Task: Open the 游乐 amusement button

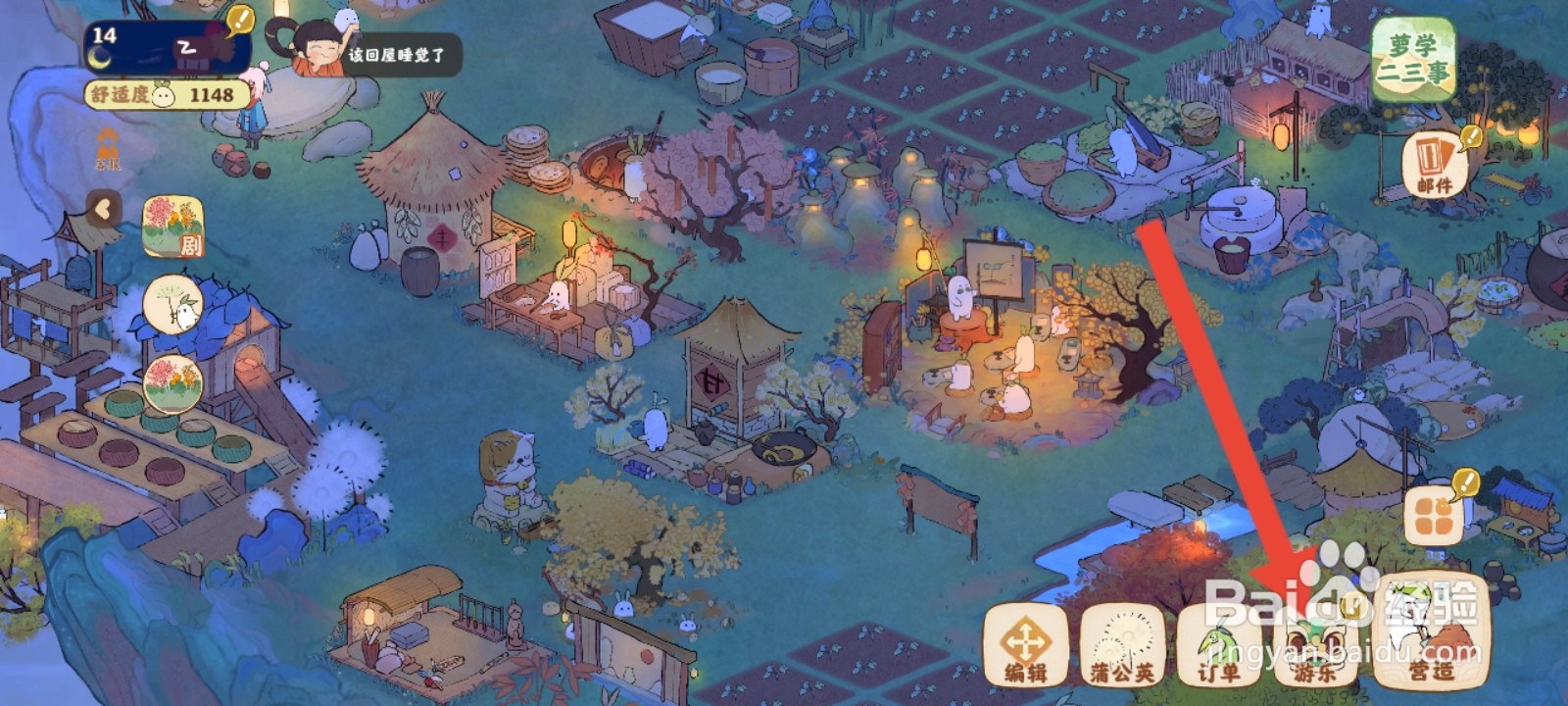Action: click(1314, 646)
